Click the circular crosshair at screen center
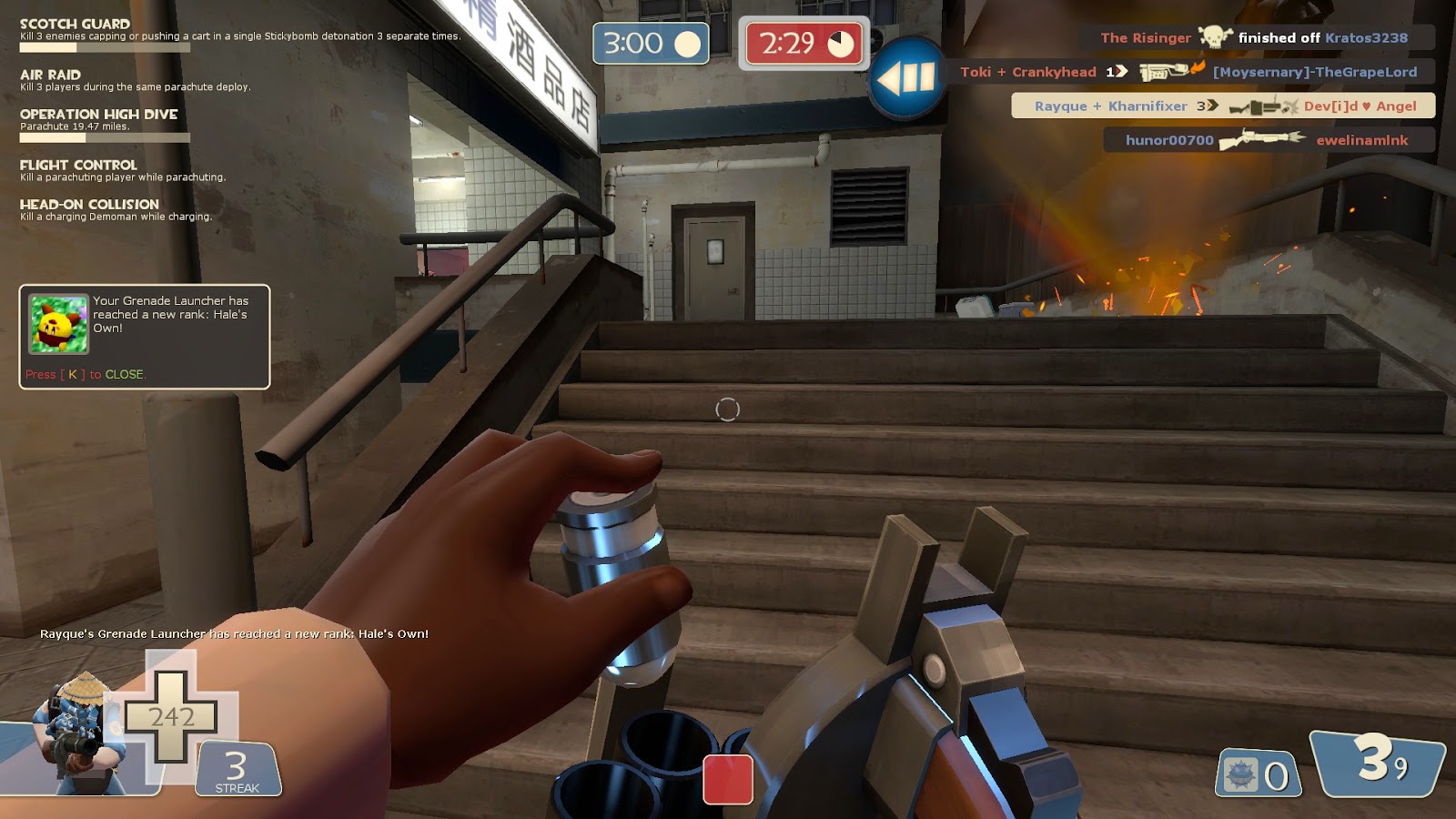This screenshot has width=1456, height=819. point(726,411)
